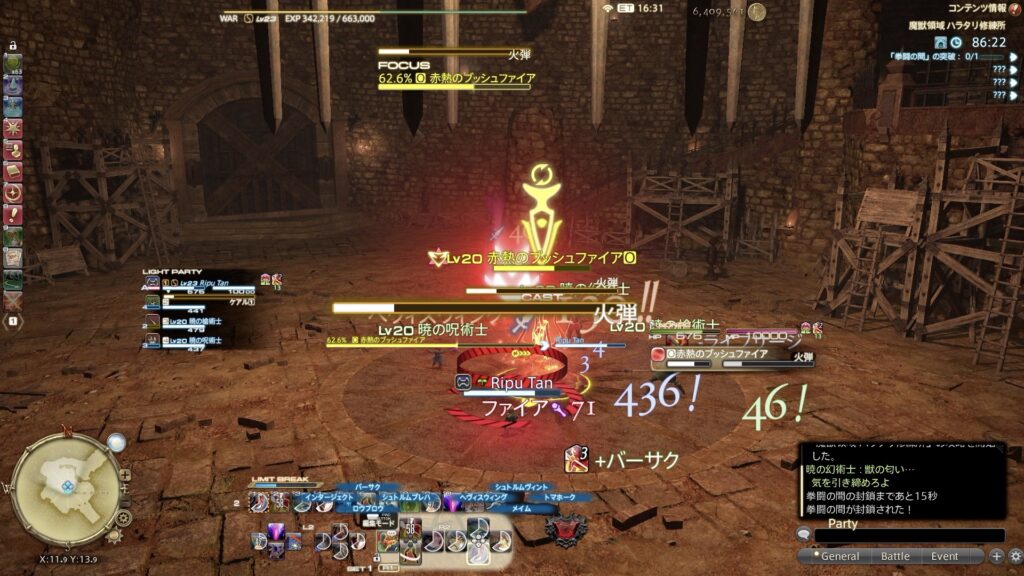Add a new chat tab with plus button
This screenshot has width=1024, height=576.
(996, 556)
